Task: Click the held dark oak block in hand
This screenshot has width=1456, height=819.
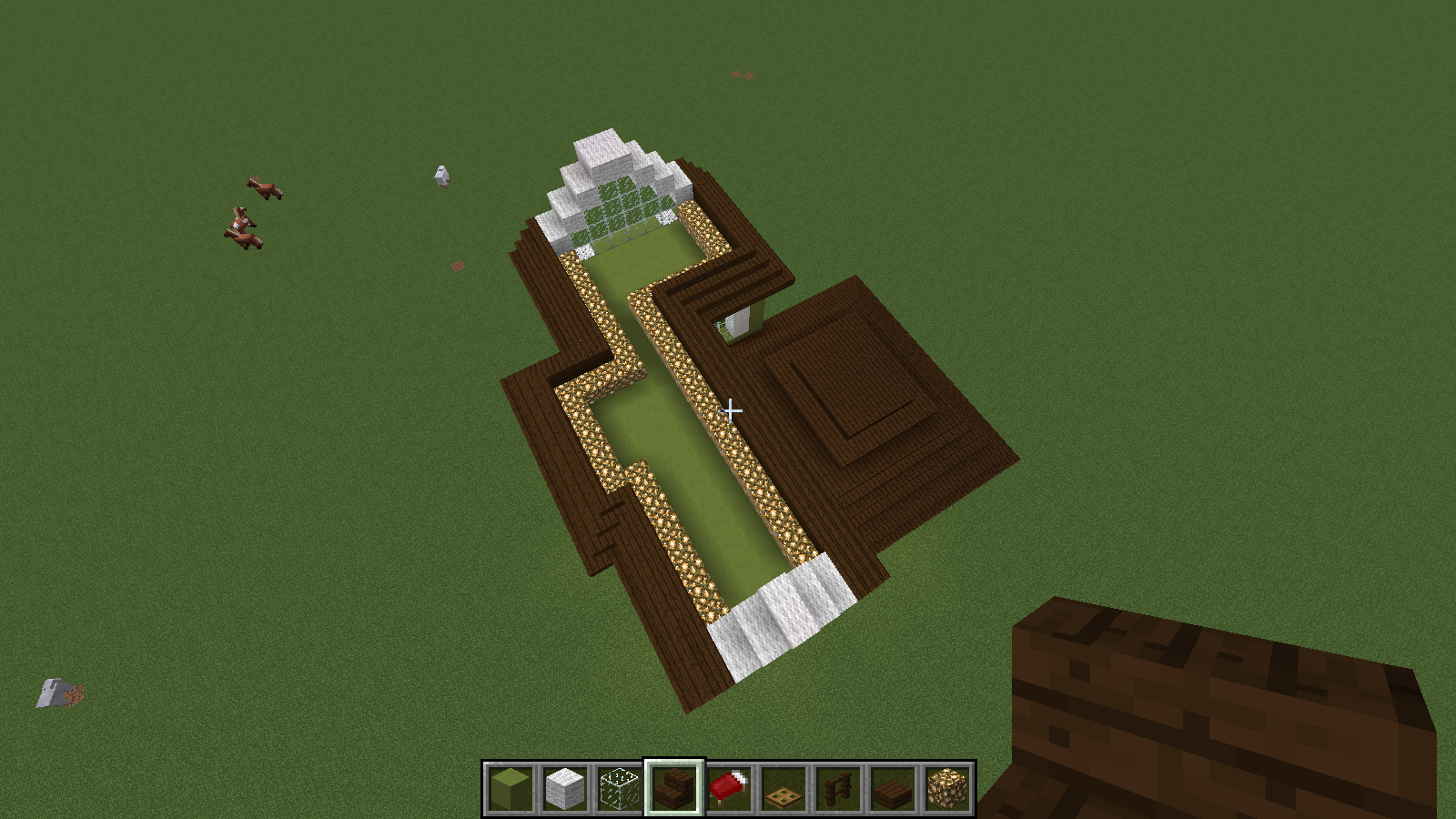Action: (x=1210, y=719)
